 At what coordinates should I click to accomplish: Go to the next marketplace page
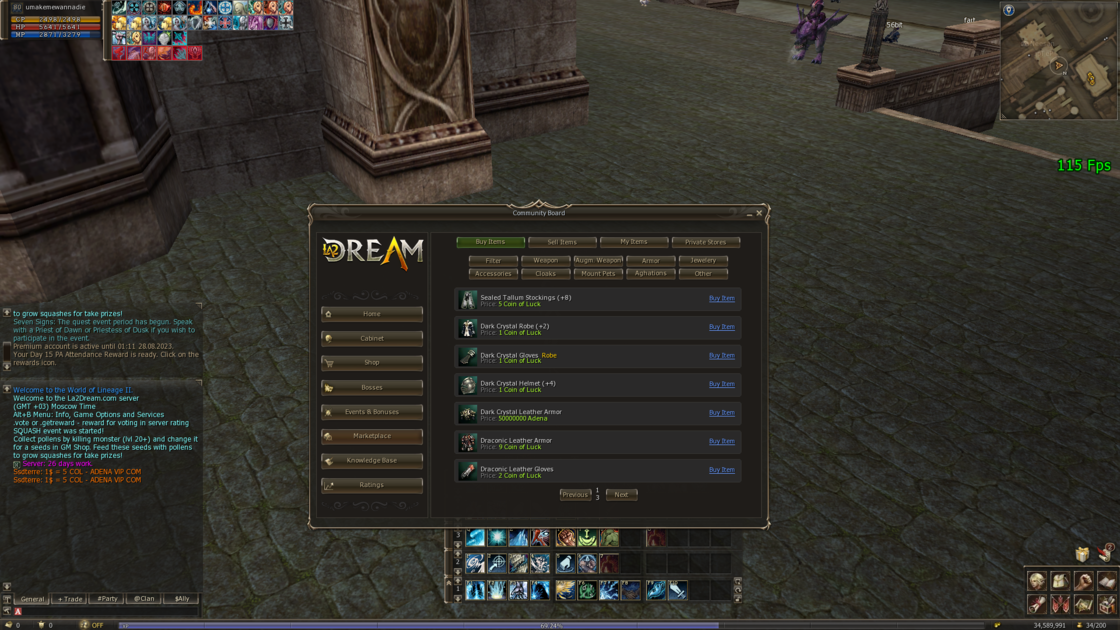coord(621,495)
